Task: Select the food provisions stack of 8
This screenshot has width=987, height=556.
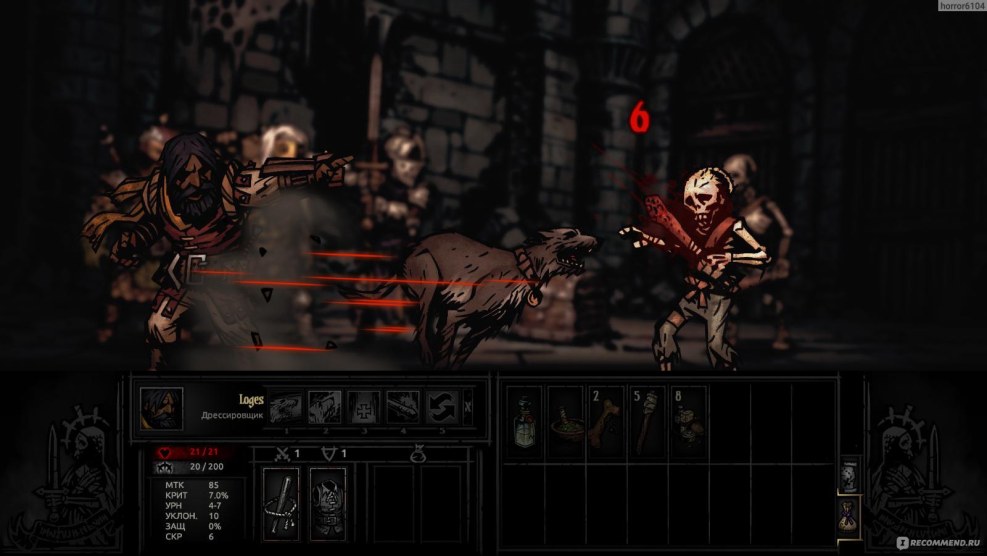Action: click(688, 420)
